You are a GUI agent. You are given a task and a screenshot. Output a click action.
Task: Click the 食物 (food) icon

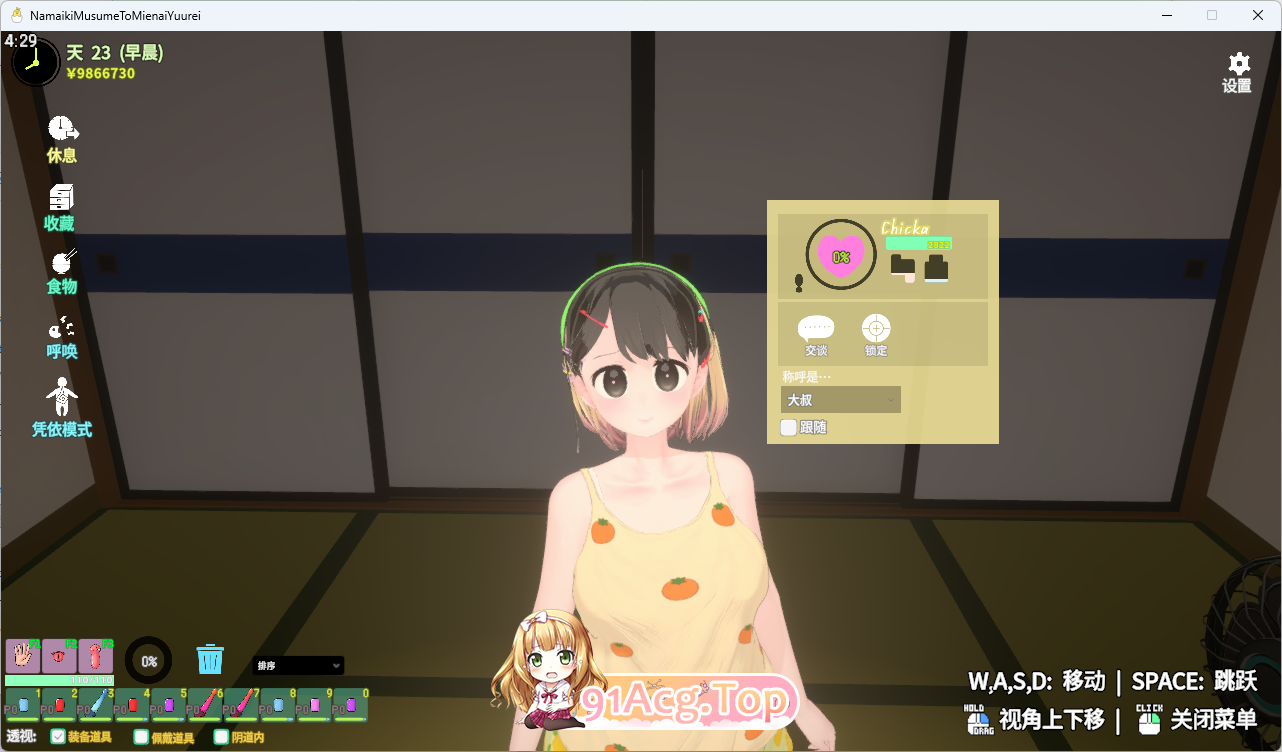coord(61,270)
